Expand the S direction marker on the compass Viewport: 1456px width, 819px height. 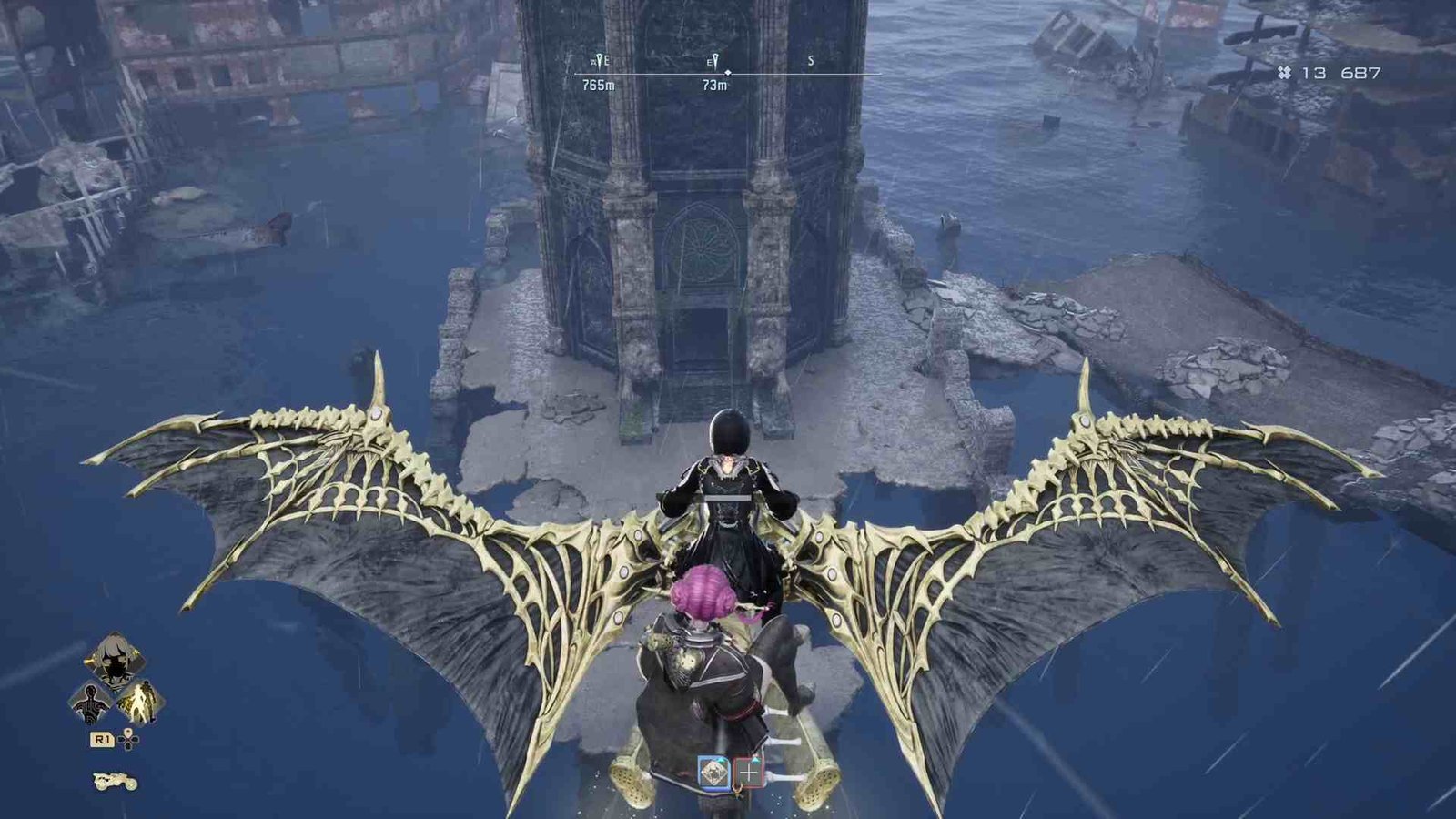[811, 60]
